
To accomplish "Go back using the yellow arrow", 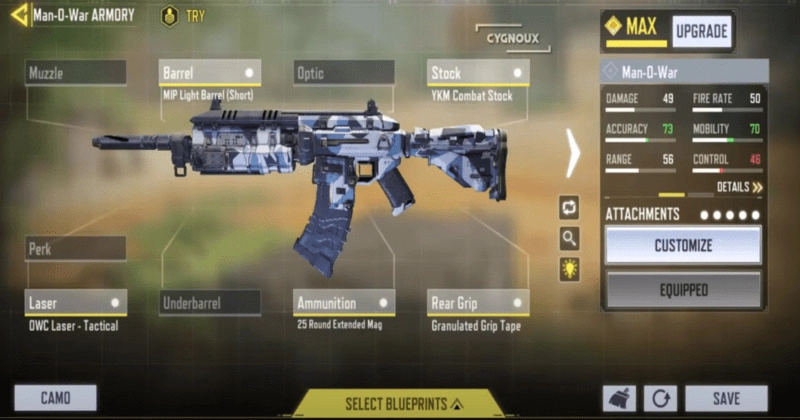I will click(18, 16).
